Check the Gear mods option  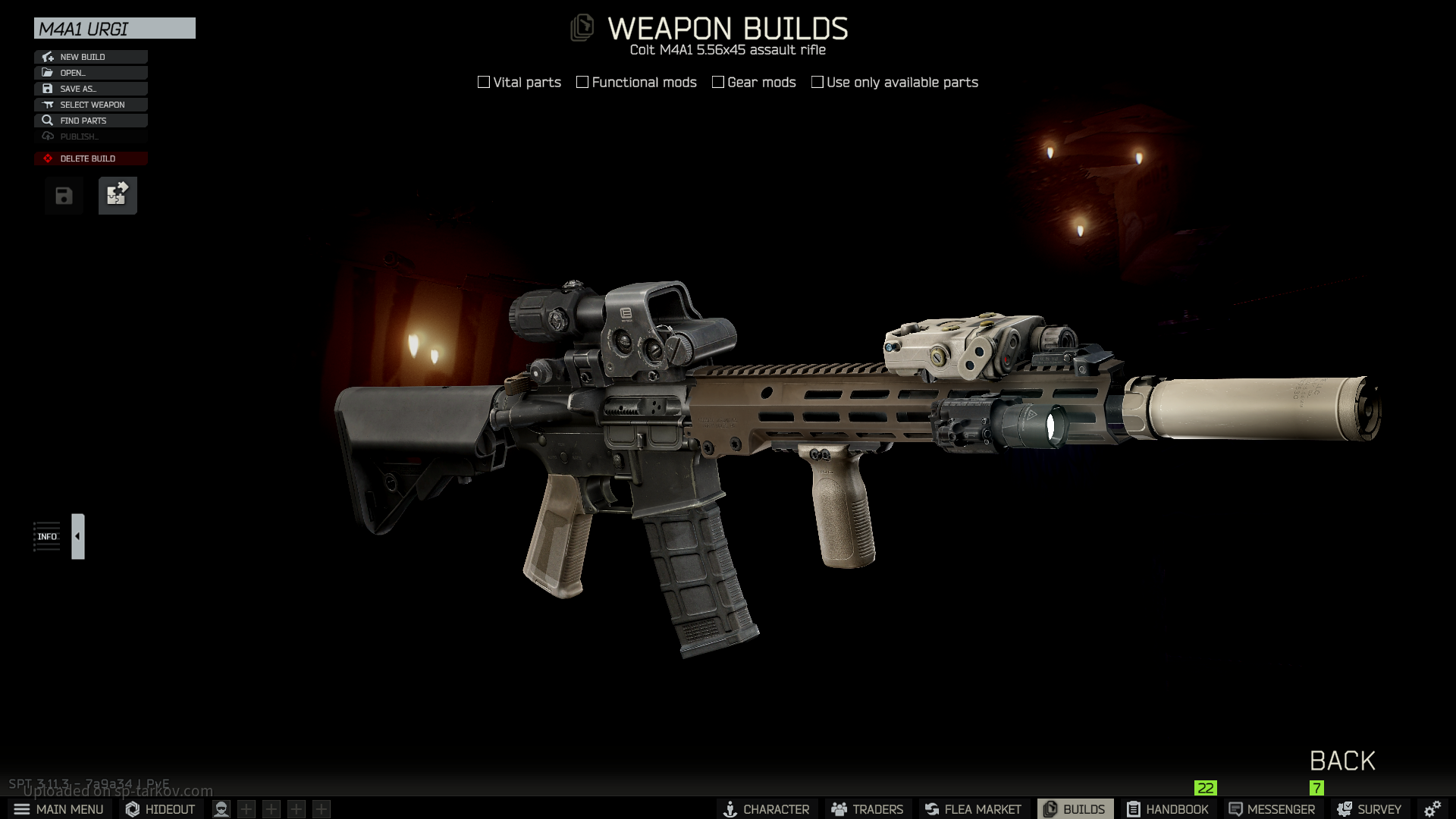718,82
